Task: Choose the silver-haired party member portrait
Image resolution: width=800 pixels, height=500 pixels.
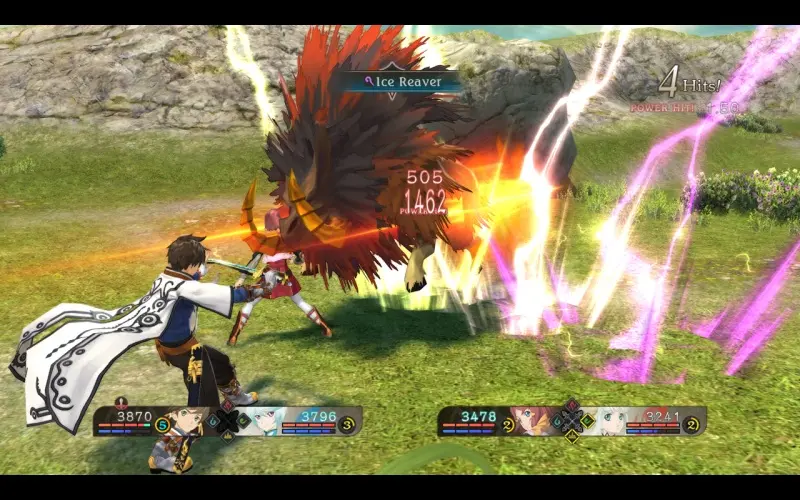Action: [x=603, y=420]
